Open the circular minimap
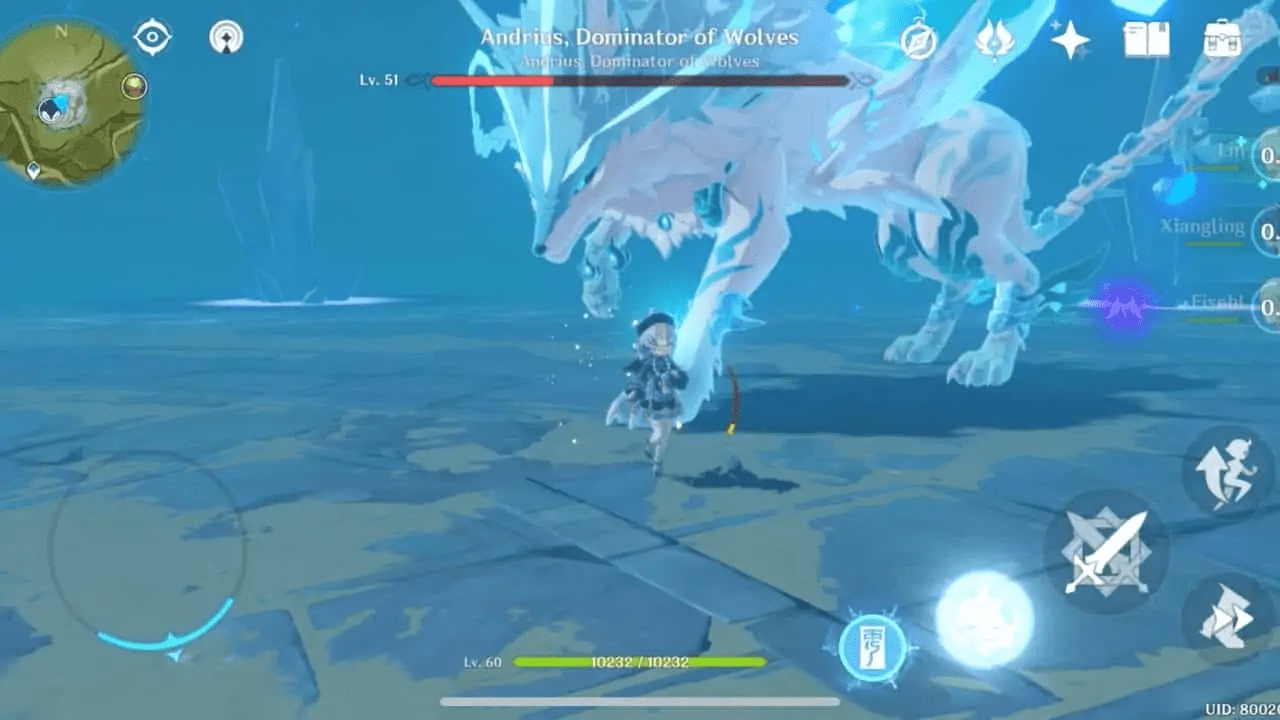1280x720 pixels. coord(71,102)
